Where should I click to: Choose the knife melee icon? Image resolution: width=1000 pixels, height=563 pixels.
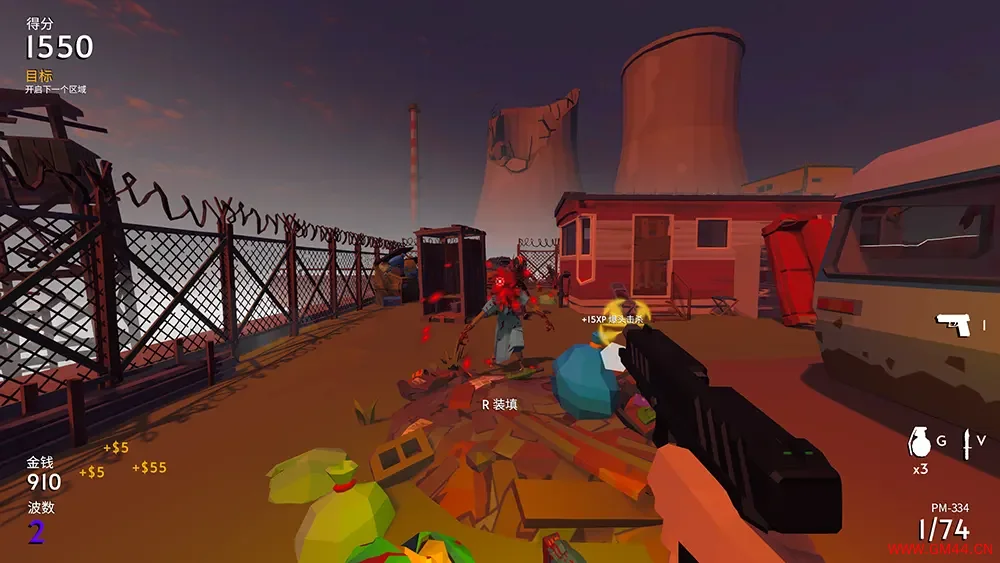click(x=967, y=443)
